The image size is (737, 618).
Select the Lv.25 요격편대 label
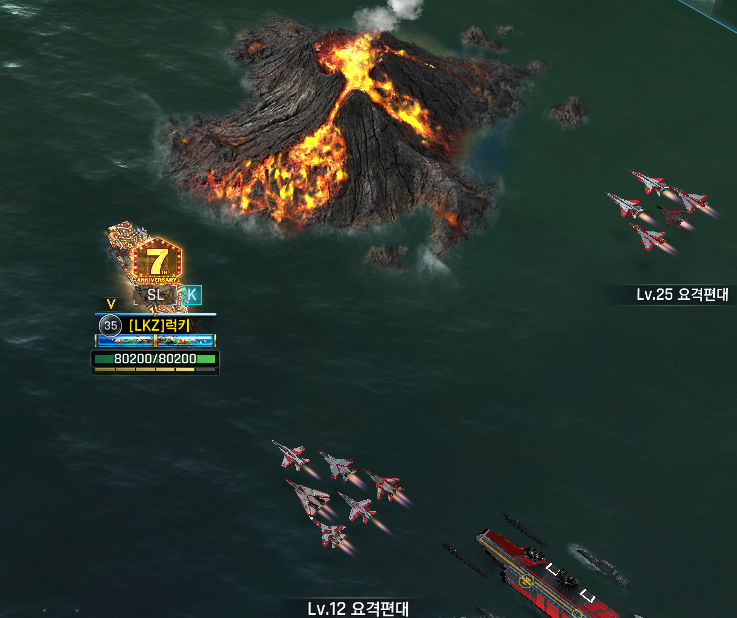[682, 295]
